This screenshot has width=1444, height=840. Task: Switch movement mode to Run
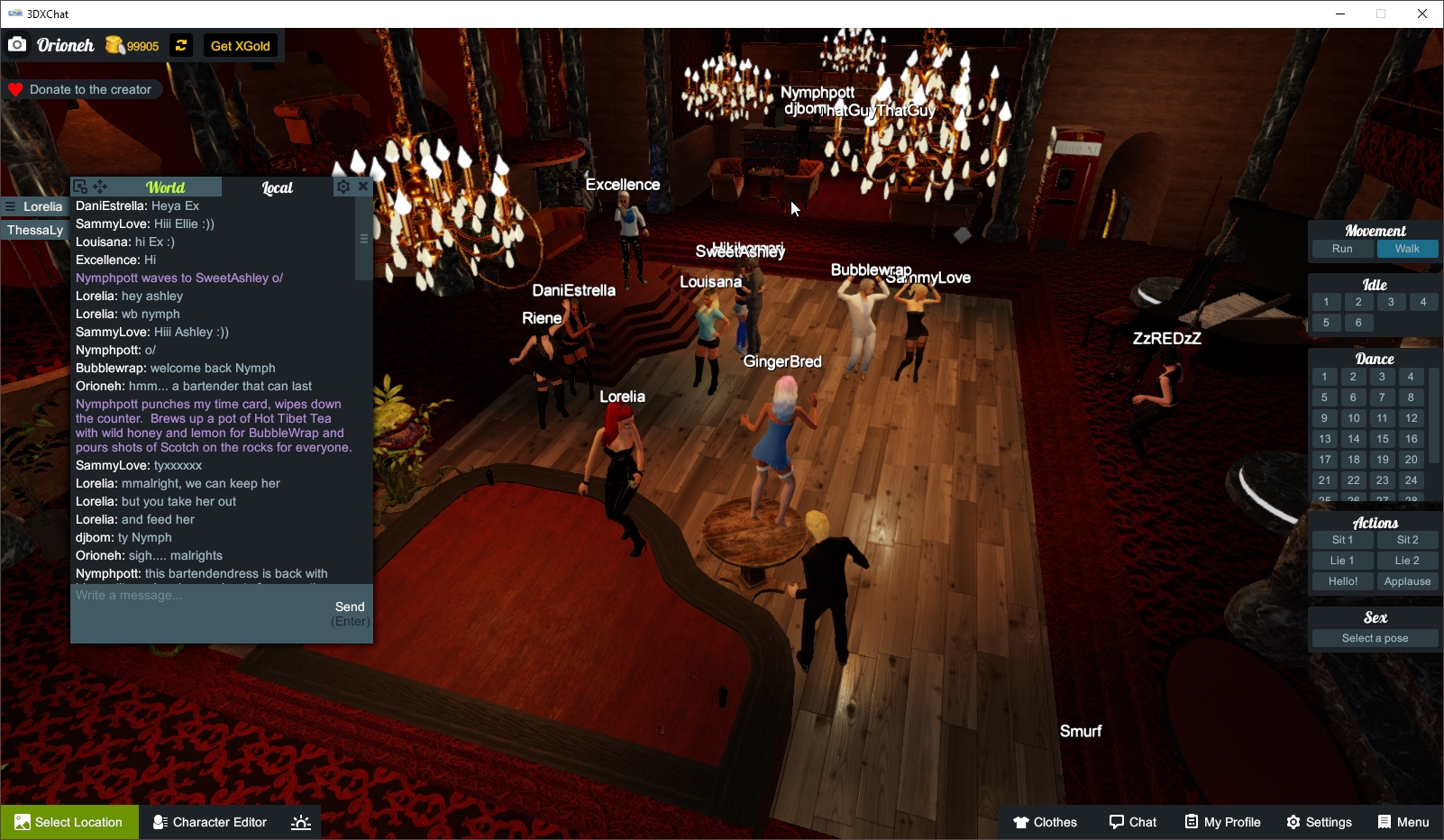click(1342, 249)
